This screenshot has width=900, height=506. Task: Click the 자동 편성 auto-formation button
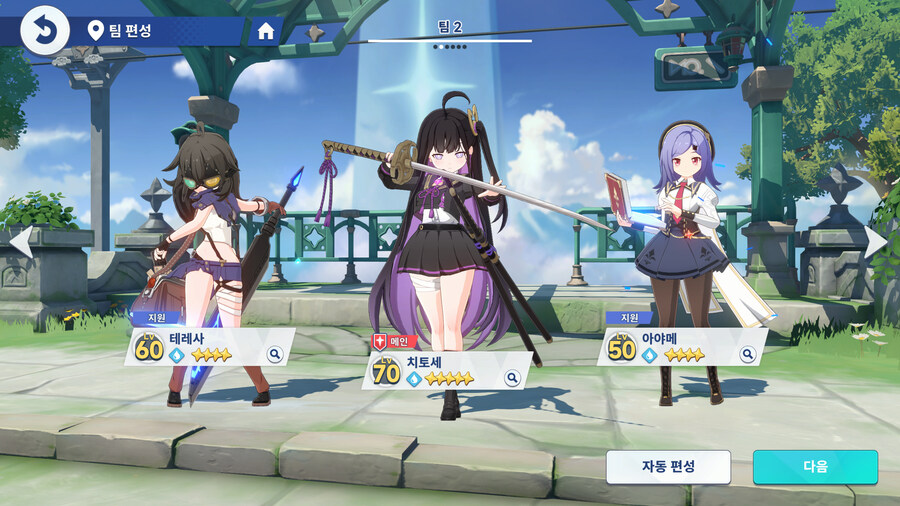click(x=668, y=467)
